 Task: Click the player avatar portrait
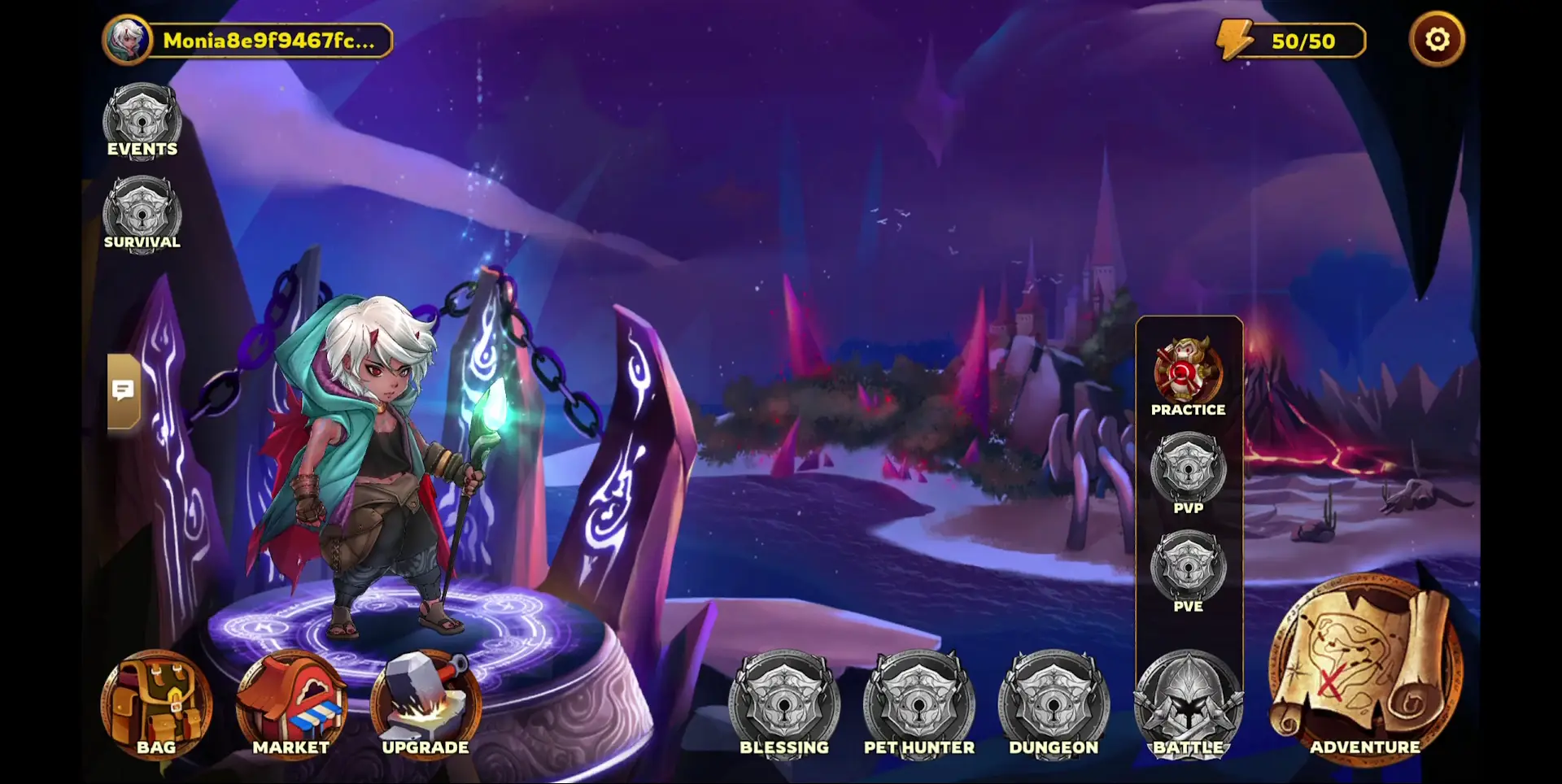126,37
